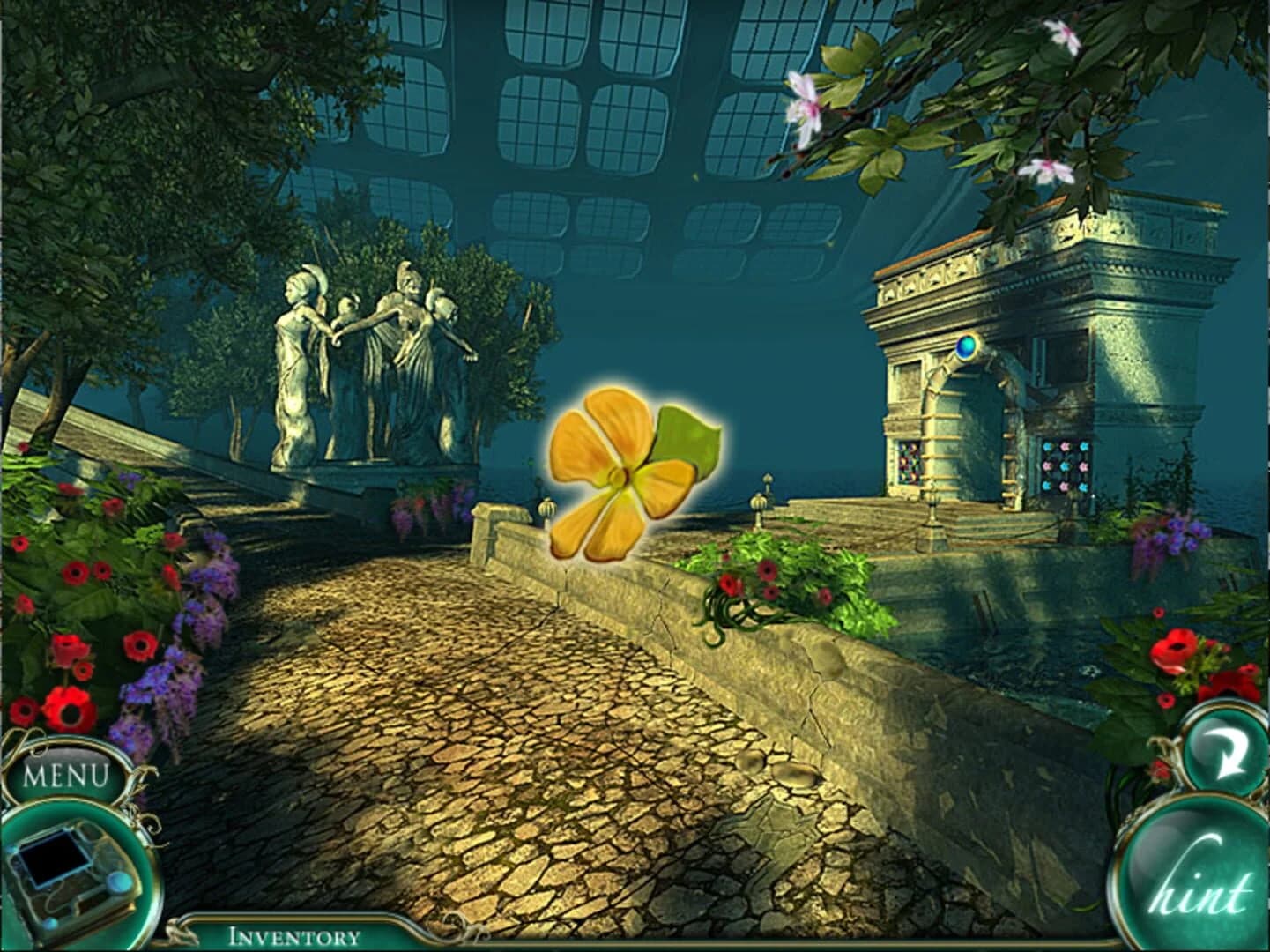
Task: Select a pink flower tile on the puzzle grid
Action: pos(1064,447)
